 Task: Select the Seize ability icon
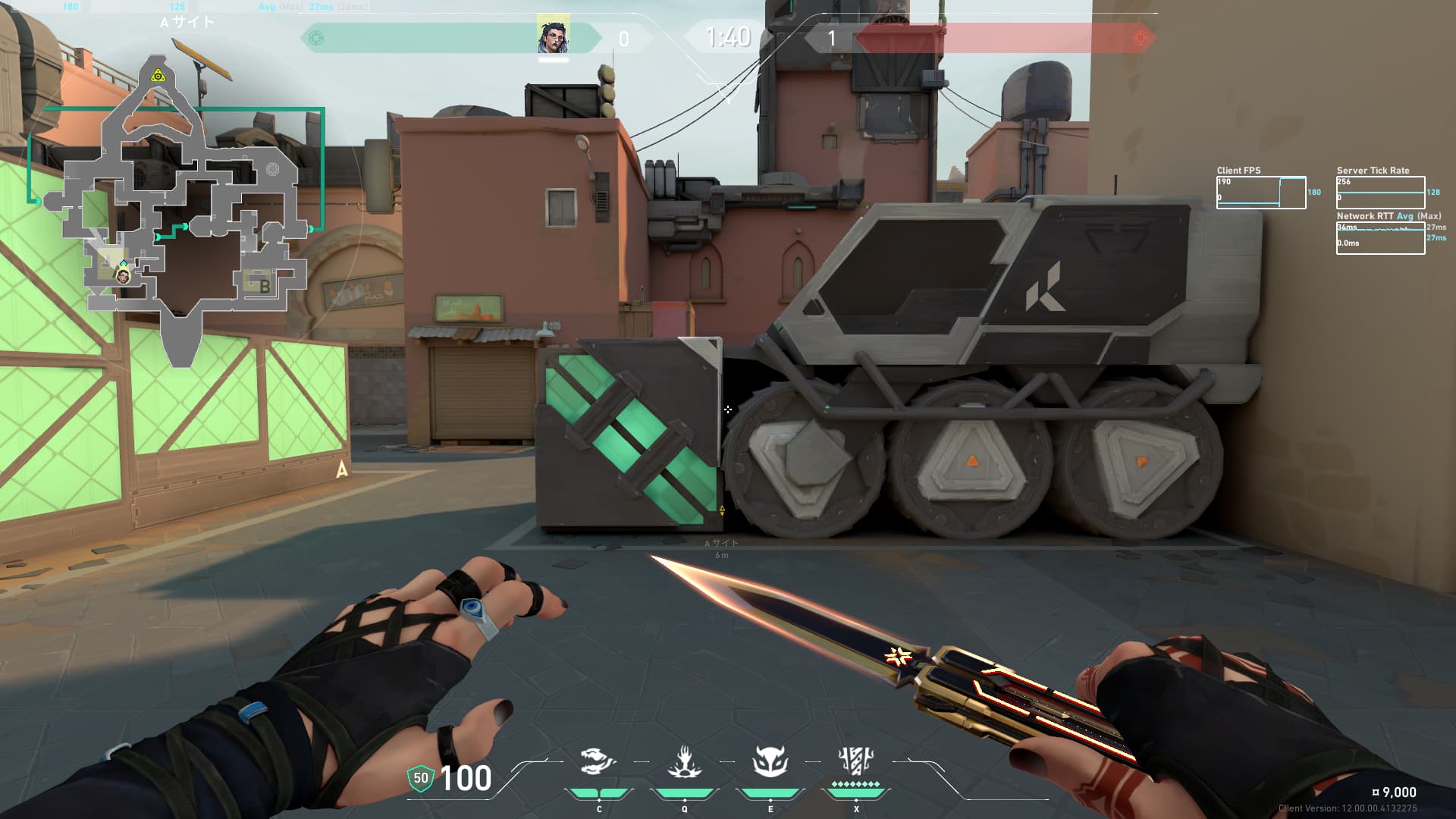[684, 761]
